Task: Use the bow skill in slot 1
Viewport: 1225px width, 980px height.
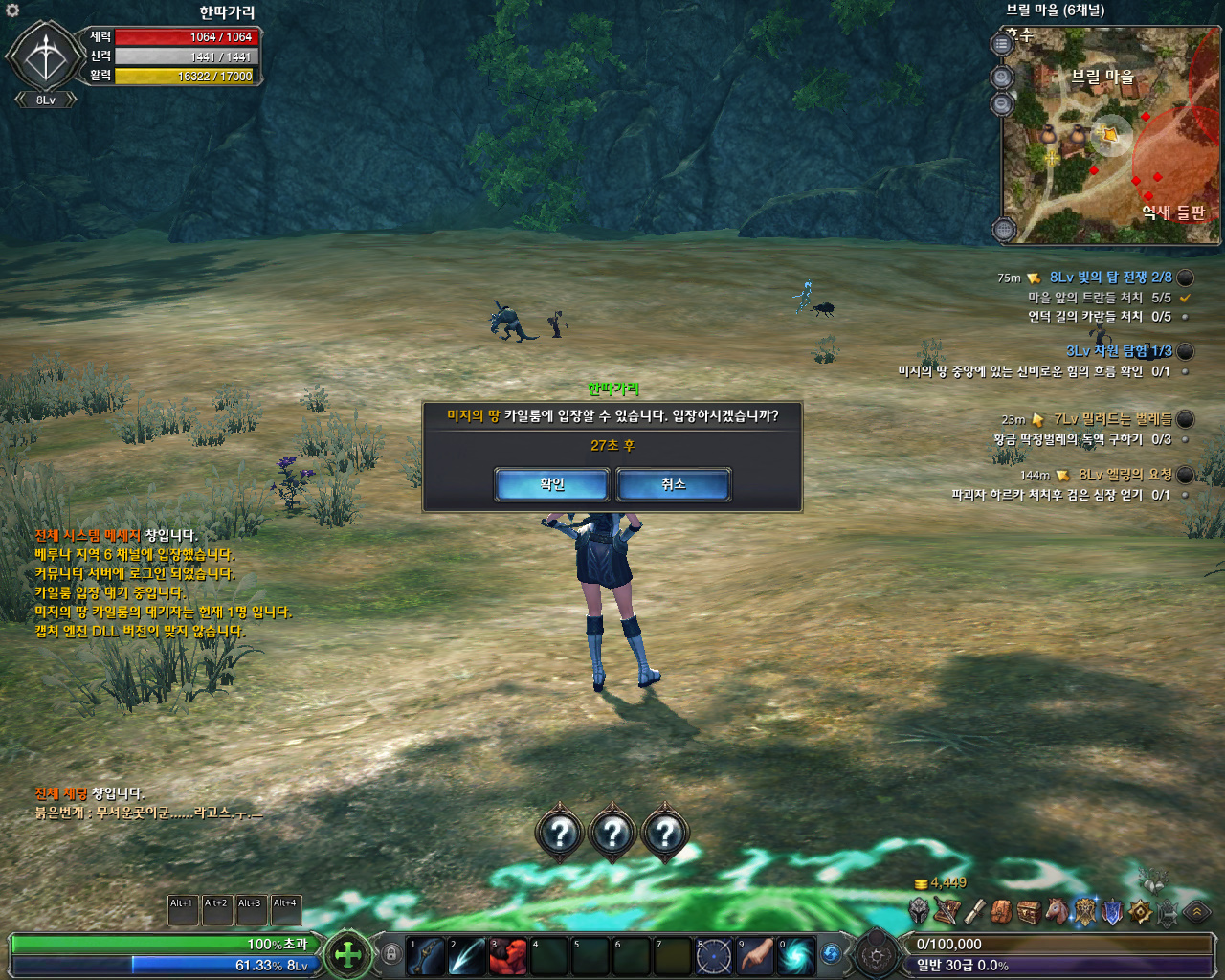Action: 425,956
